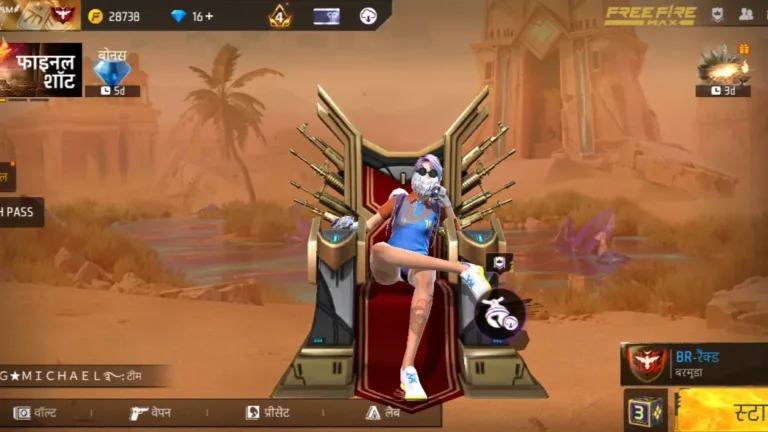Claim the blue diamond bonus offer

coord(111,72)
